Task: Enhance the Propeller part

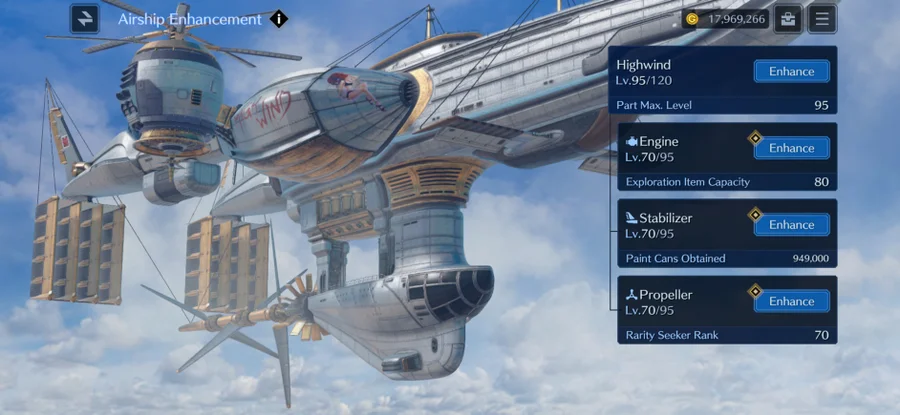Action: [x=791, y=301]
